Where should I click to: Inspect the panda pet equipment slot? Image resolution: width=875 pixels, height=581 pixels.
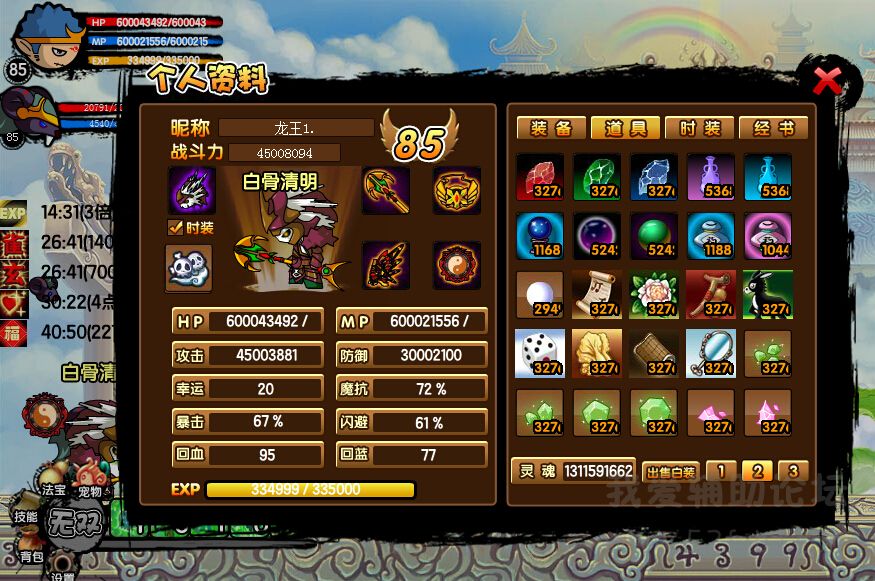coord(189,267)
